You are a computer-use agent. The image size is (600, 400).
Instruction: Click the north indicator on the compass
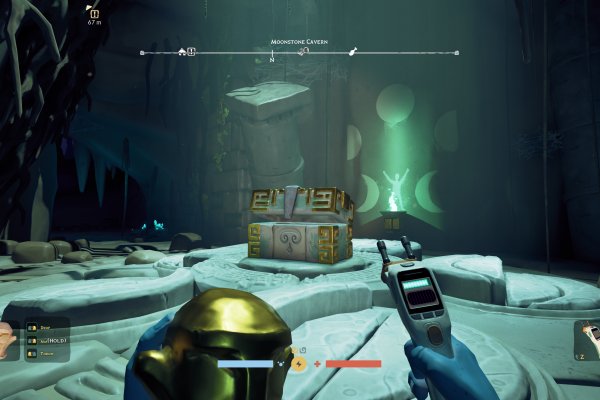point(272,59)
